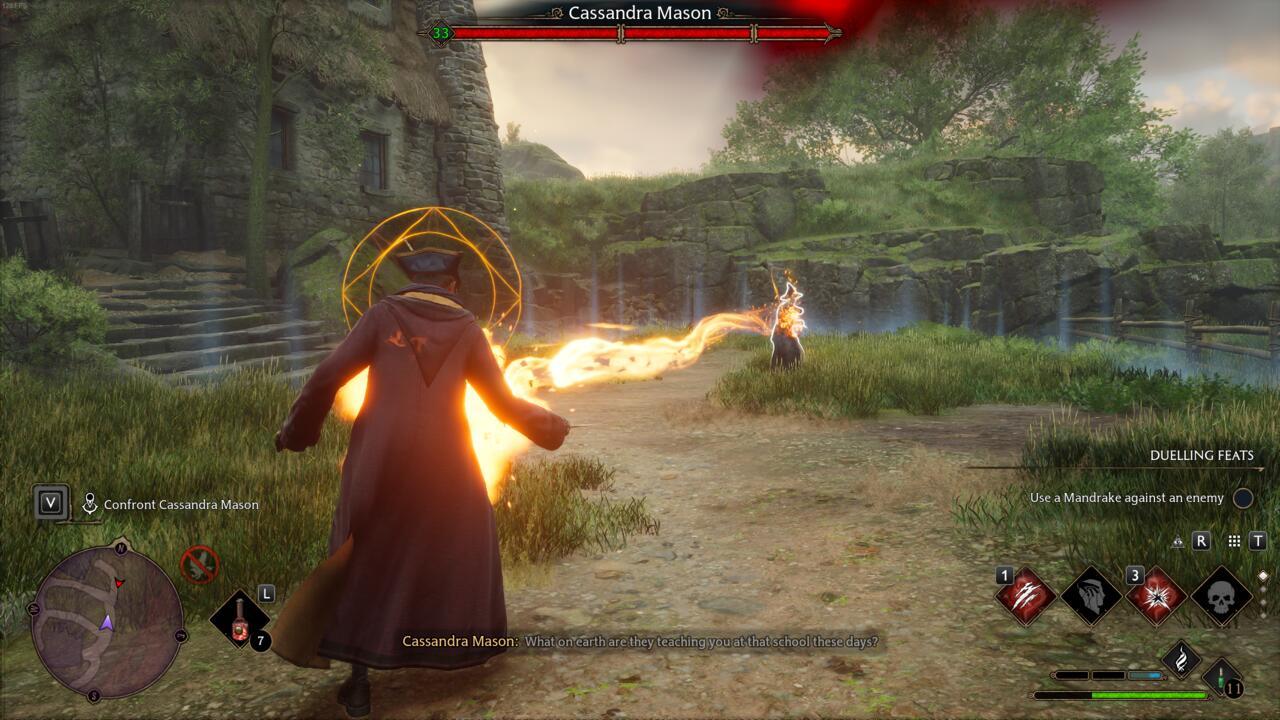Select the slashing spell in slot 1

(x=1025, y=596)
